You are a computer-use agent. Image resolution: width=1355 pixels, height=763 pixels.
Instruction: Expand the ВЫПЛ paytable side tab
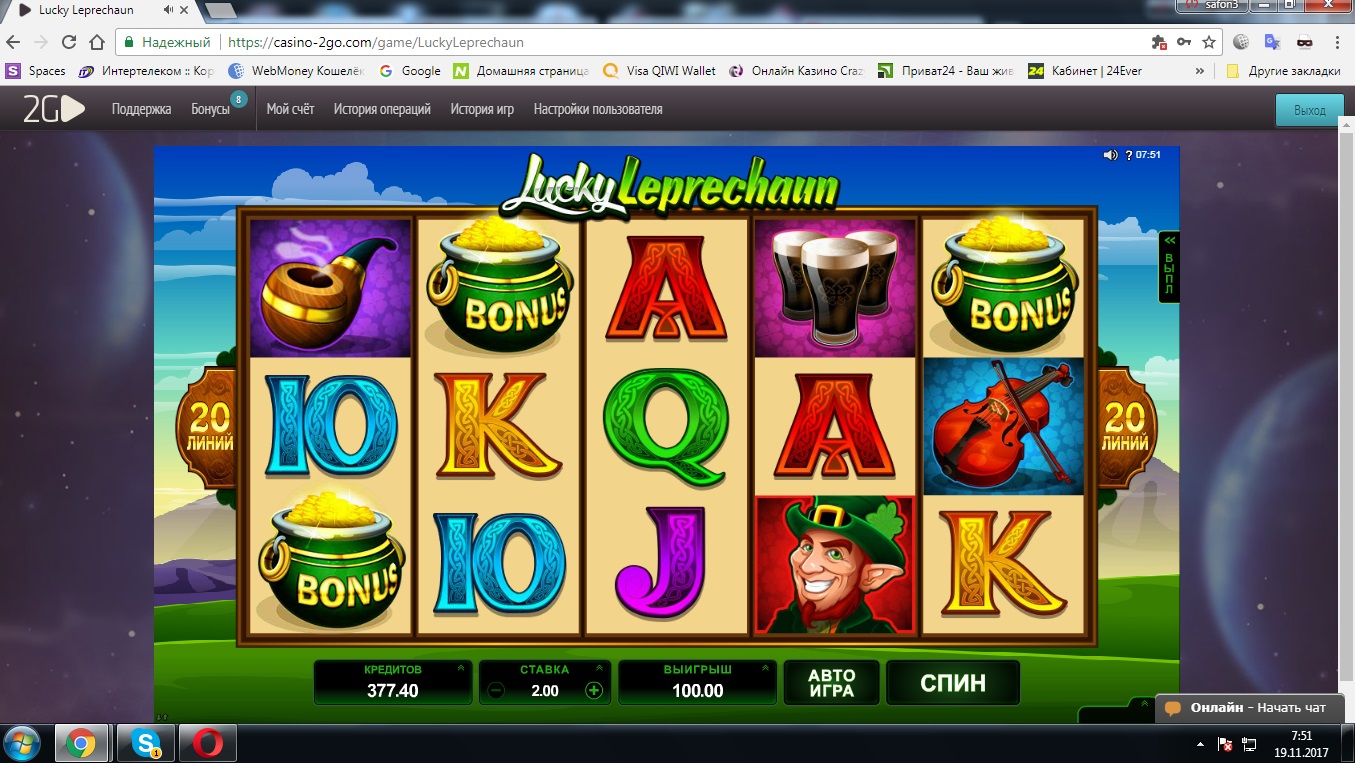click(x=1168, y=266)
